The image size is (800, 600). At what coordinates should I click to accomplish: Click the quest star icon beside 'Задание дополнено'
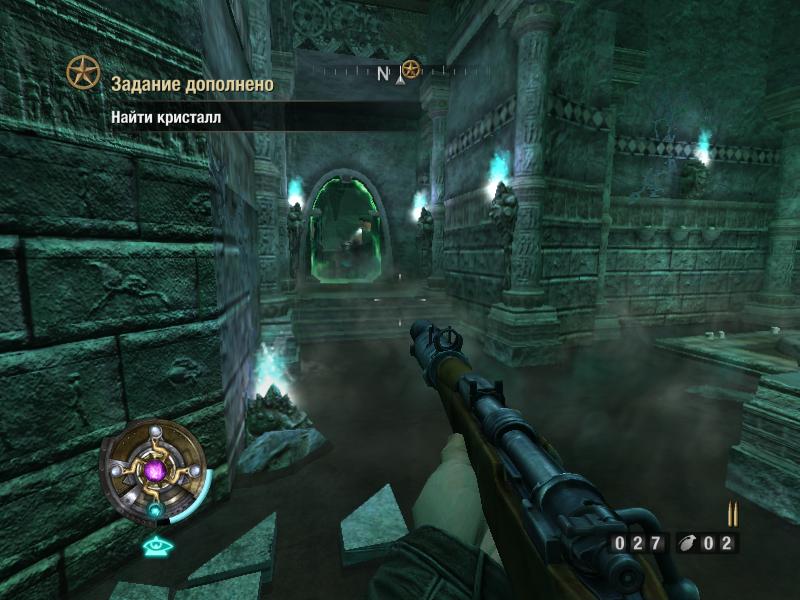[x=83, y=72]
